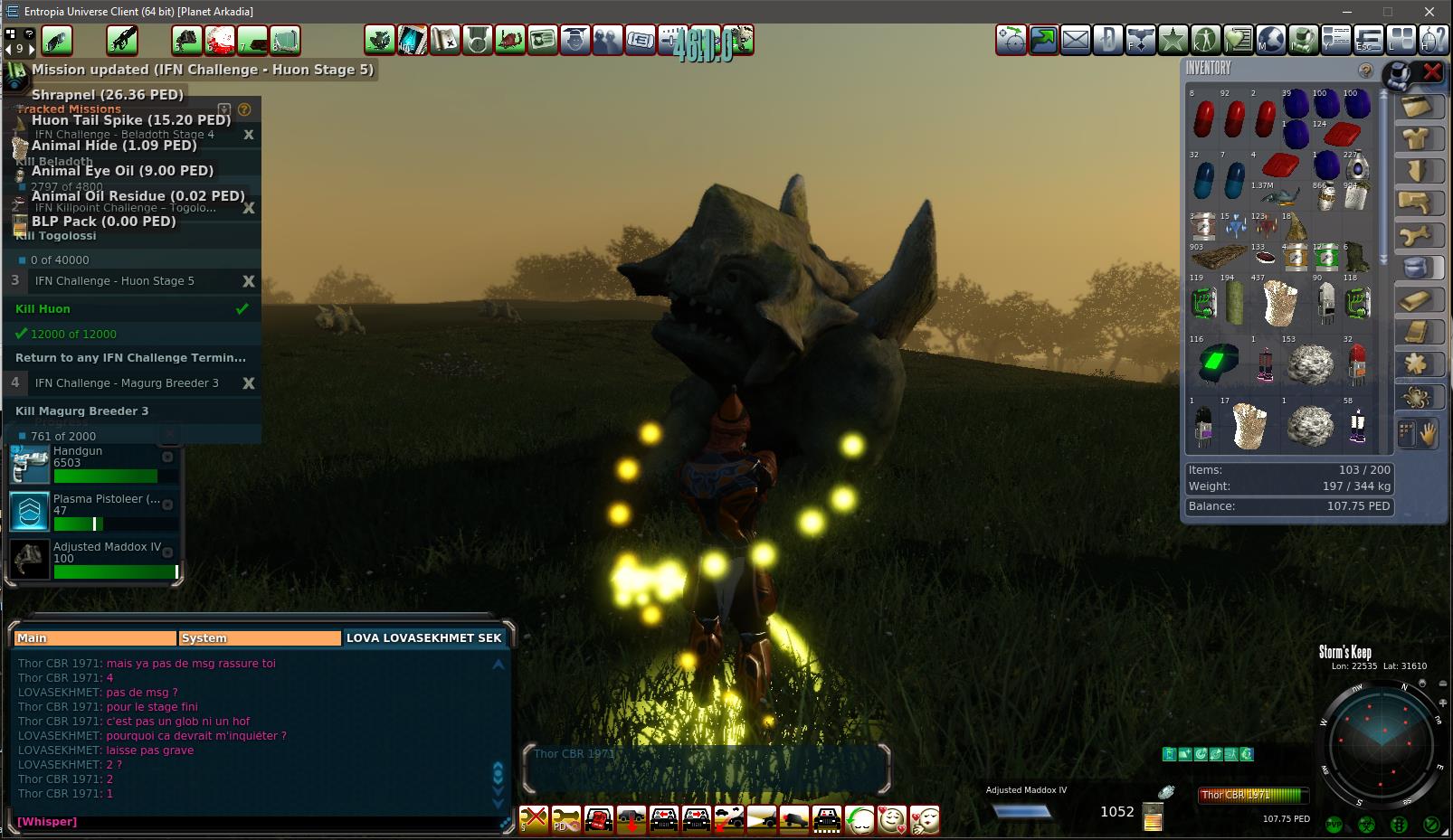Open the gold ingot materials inventory tab

(x=1416, y=300)
